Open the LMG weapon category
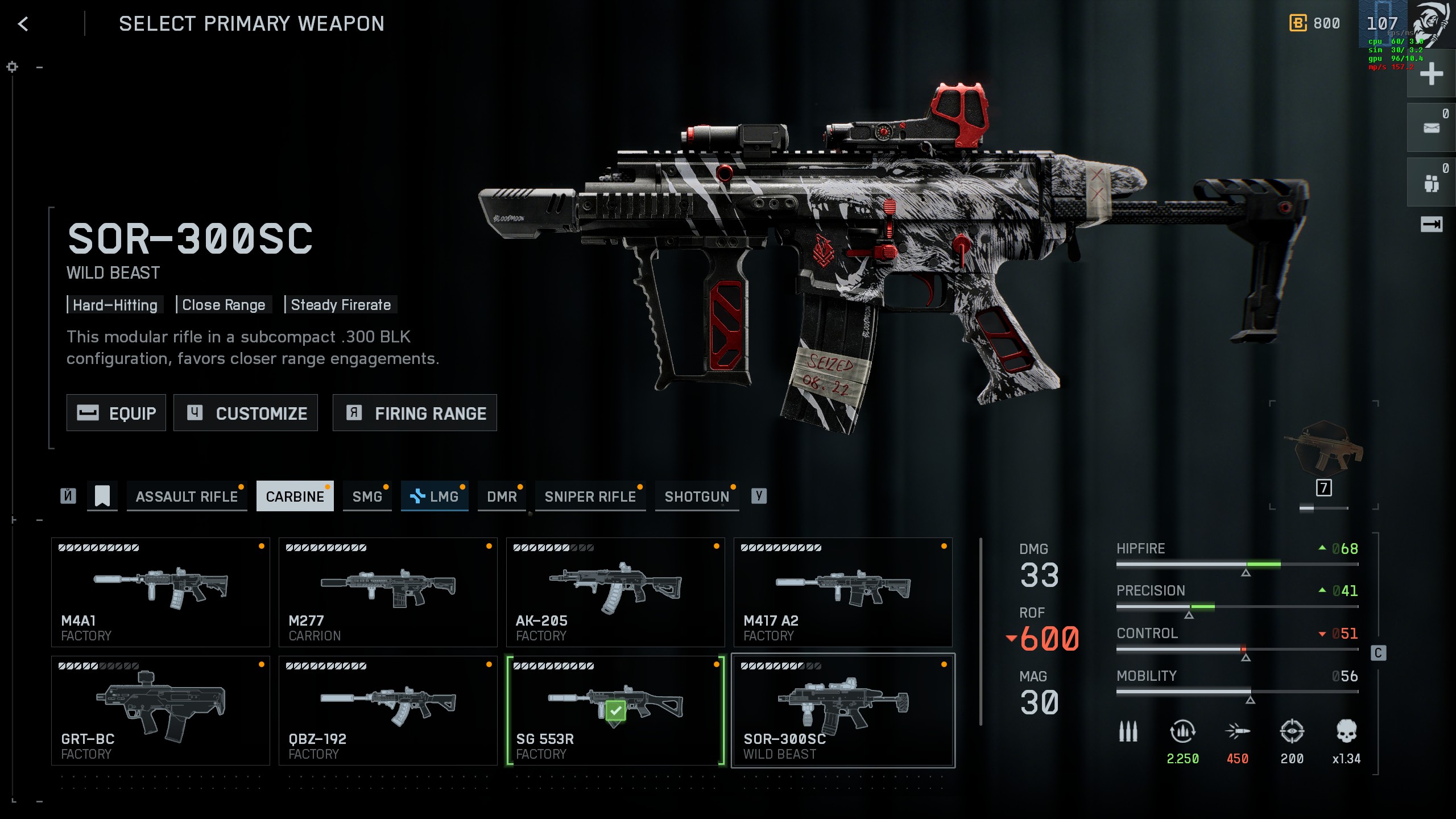Image resolution: width=1456 pixels, height=819 pixels. [435, 497]
